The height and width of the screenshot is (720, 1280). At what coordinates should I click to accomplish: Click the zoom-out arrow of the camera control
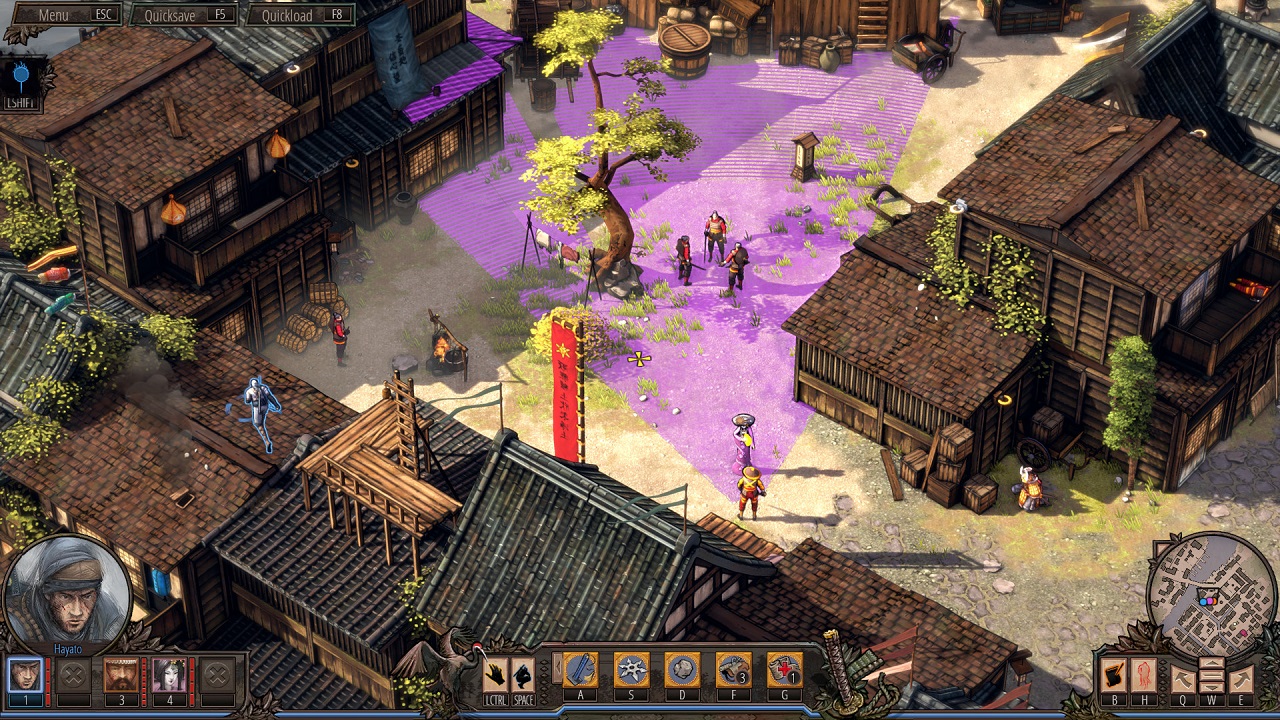pos(1211,687)
